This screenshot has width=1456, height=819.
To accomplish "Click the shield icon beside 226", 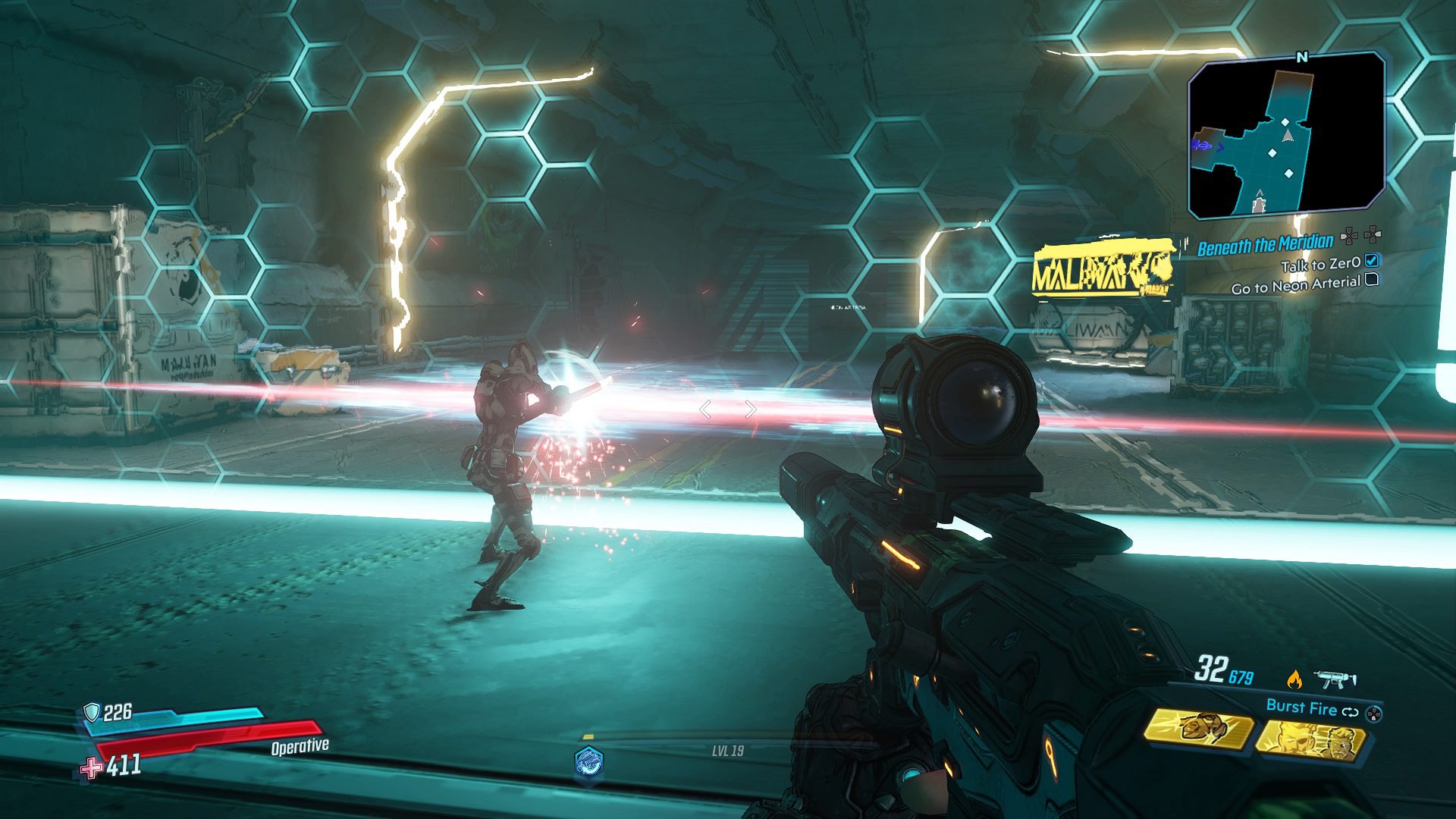I will 92,711.
